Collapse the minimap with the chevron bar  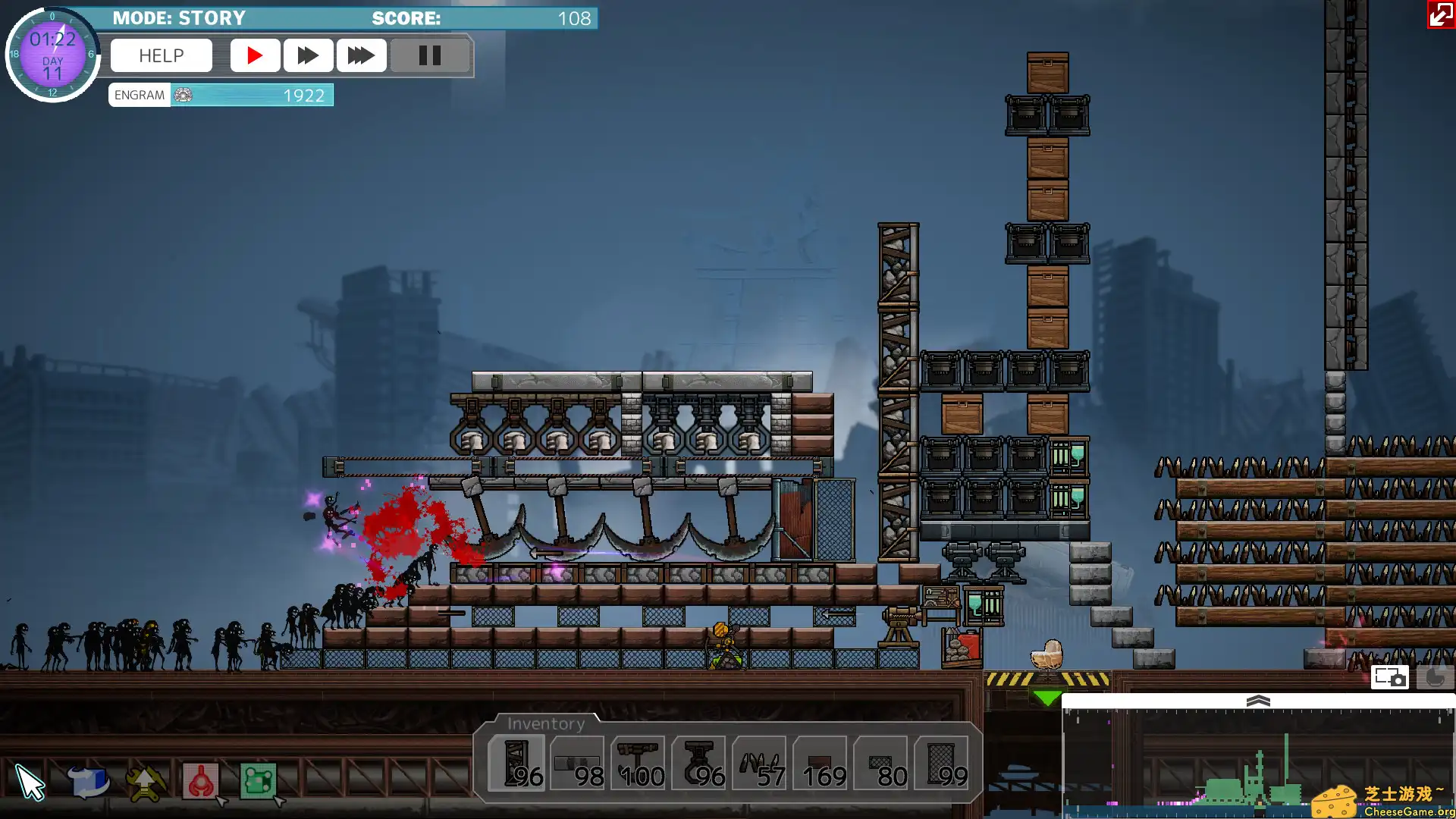(x=1258, y=701)
